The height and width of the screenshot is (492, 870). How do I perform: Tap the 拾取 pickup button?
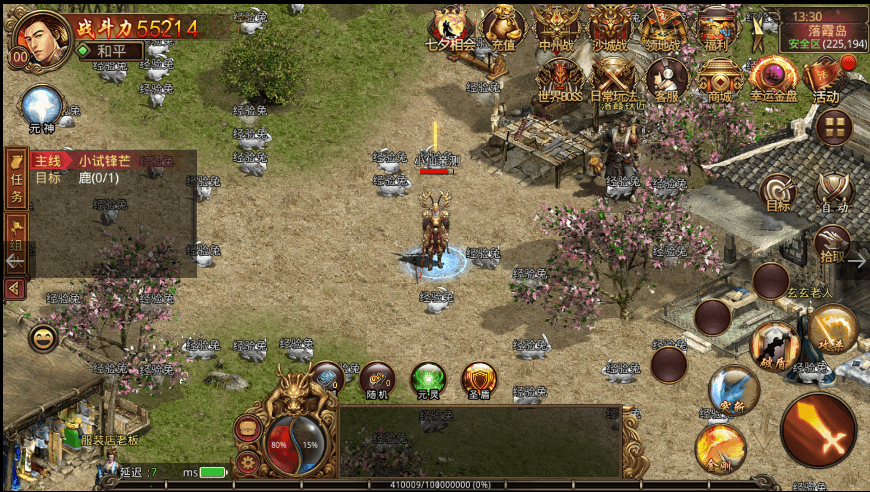point(832,243)
